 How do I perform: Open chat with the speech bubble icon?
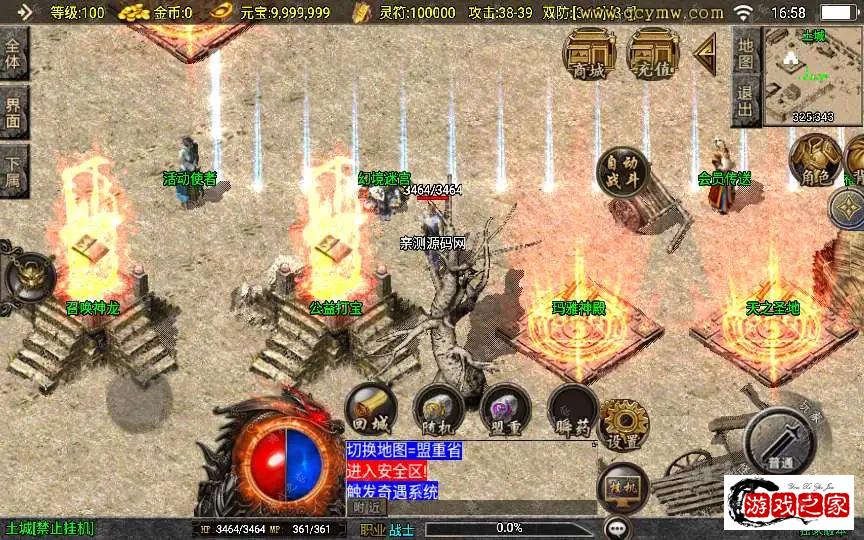pos(617,526)
